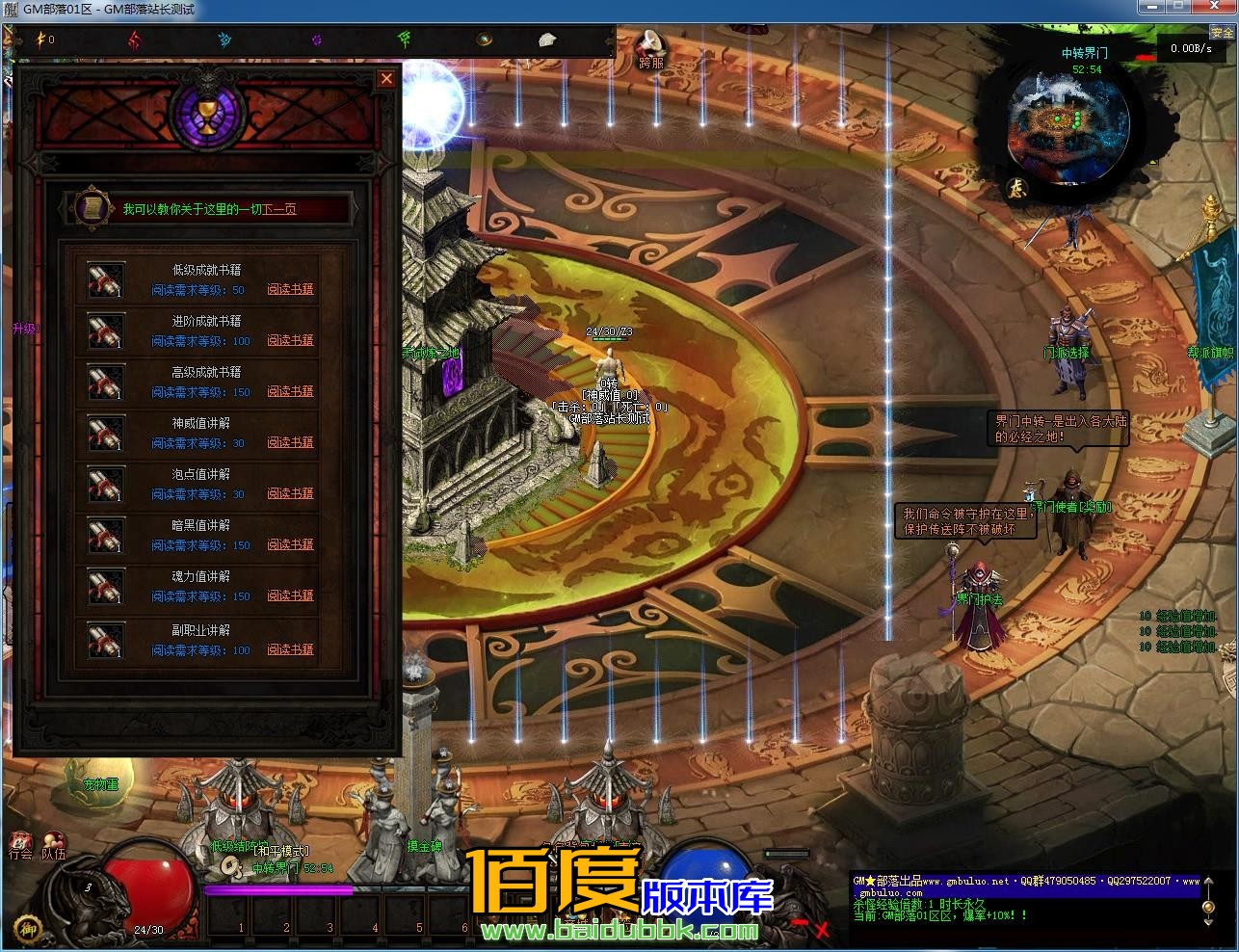The height and width of the screenshot is (952, 1239).
Task: Select the blue rune icon on top bar
Action: coord(223,39)
